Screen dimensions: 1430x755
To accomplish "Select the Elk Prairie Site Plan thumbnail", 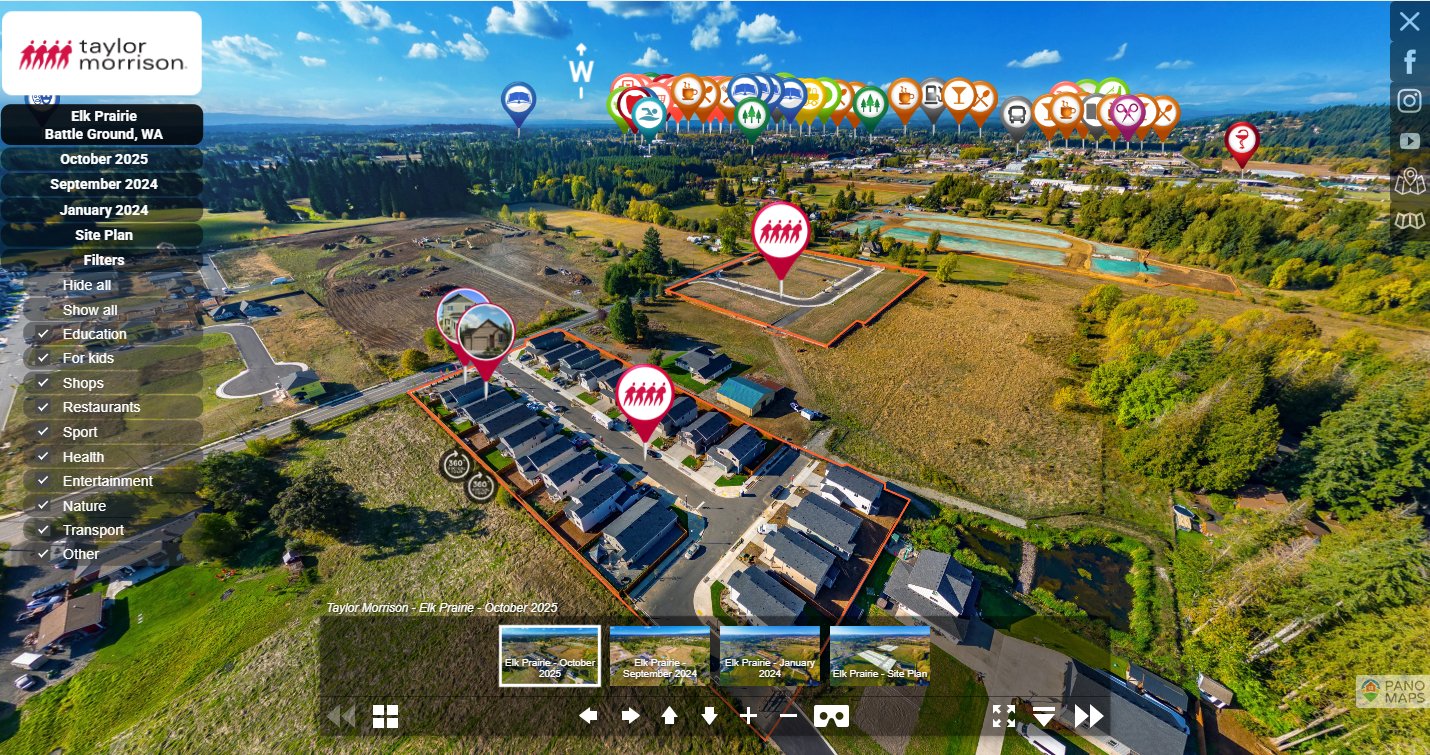I will (x=879, y=656).
